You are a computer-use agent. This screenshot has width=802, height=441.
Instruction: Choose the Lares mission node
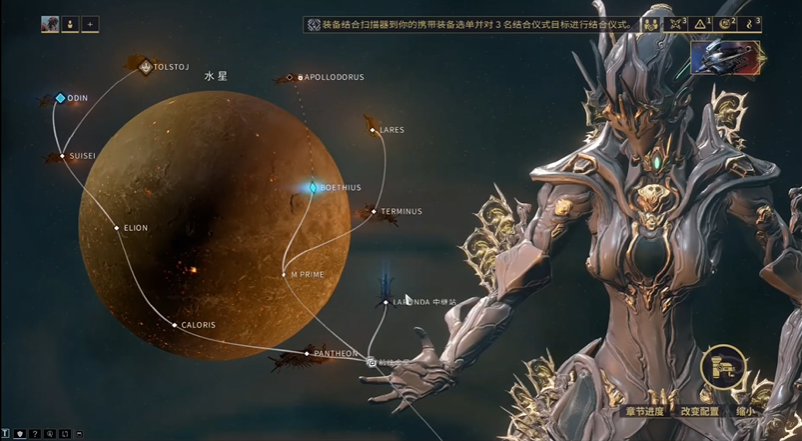pyautogui.click(x=373, y=130)
